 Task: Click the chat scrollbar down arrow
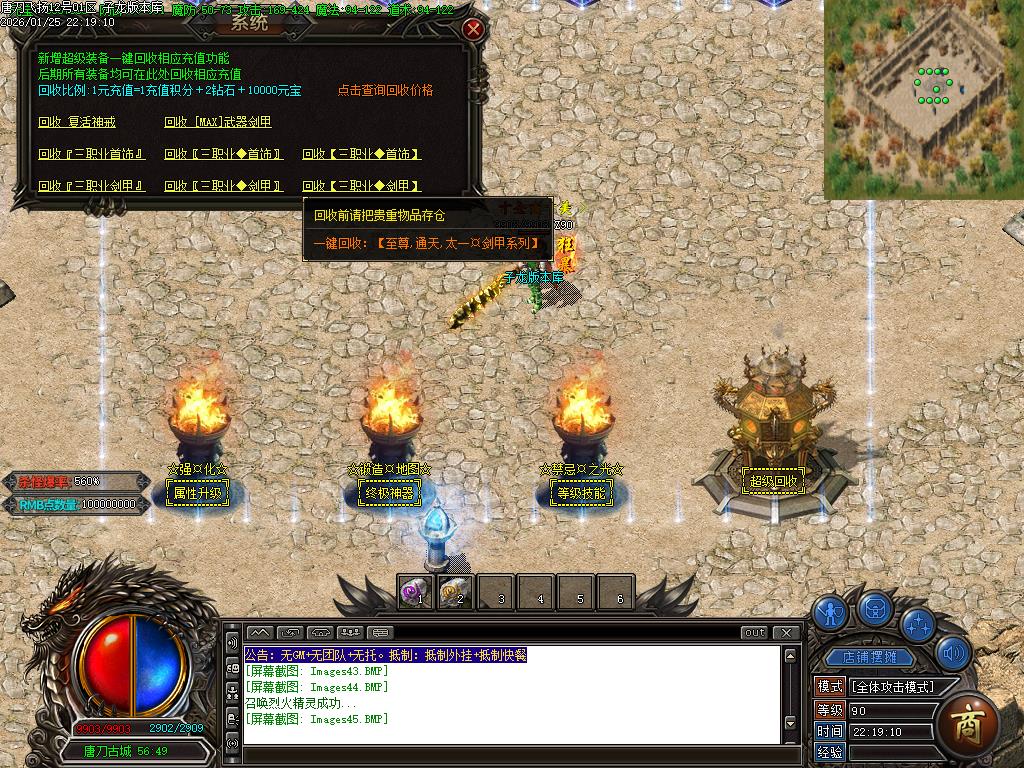point(791,723)
